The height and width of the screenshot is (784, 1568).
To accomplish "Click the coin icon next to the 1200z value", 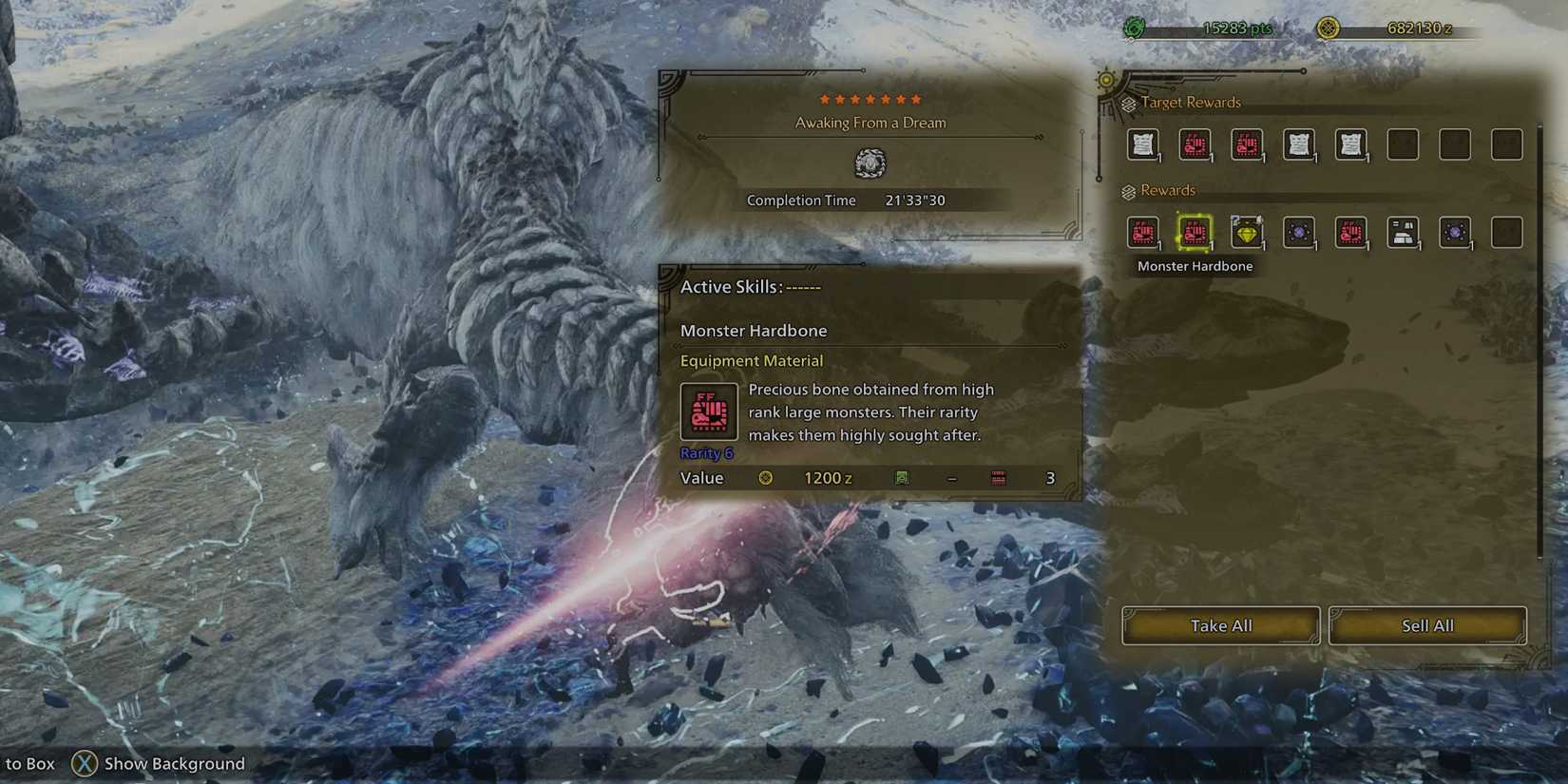I will coord(764,478).
